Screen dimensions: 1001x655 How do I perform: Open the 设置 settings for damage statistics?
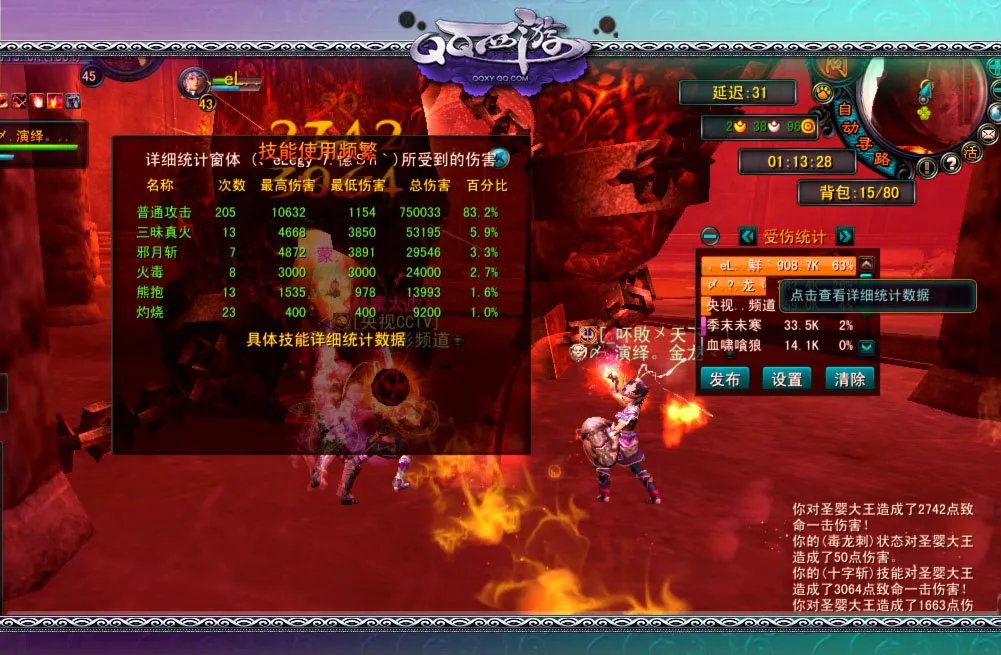coord(787,379)
